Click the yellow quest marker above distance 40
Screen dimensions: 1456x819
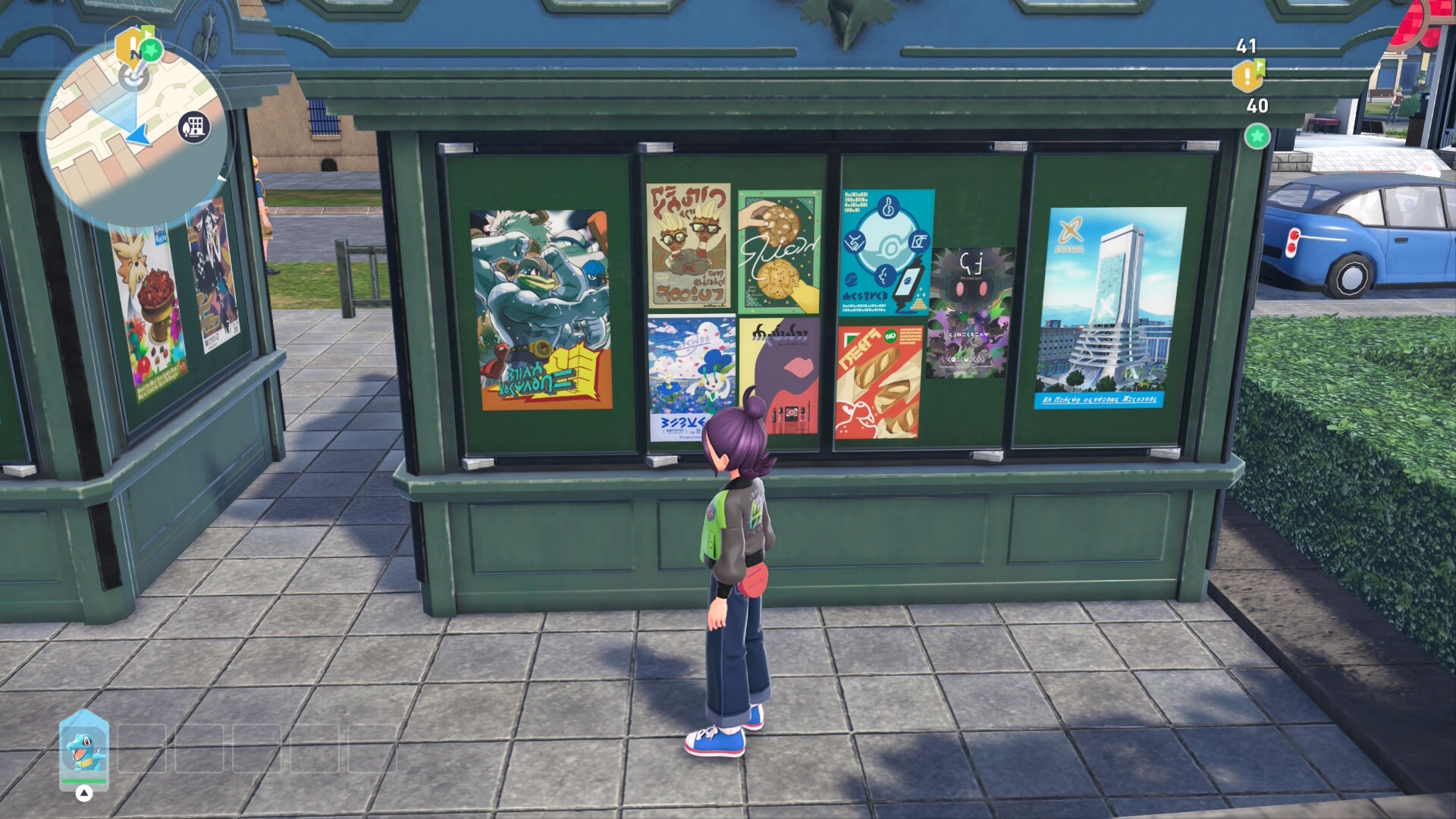[x=1247, y=76]
